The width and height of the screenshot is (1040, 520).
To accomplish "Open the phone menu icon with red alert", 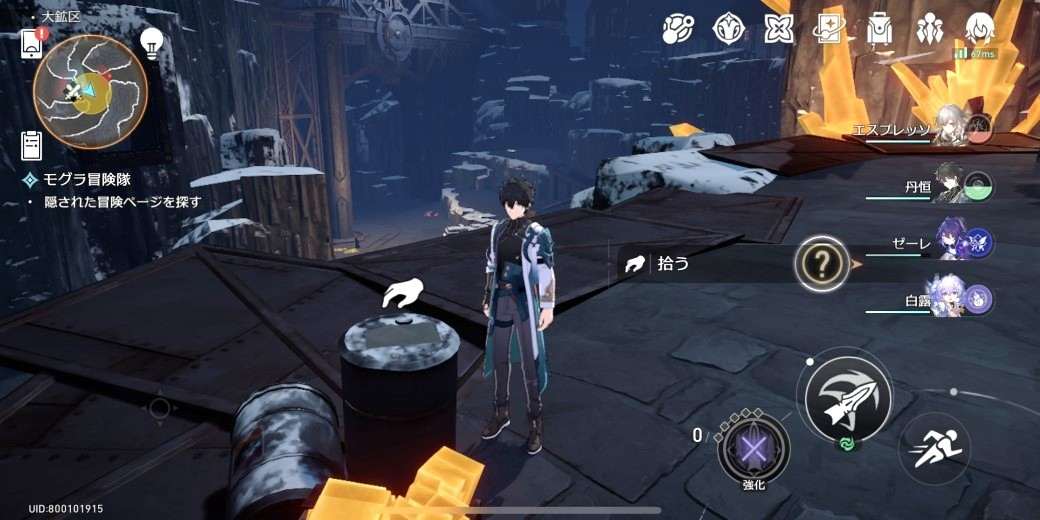I will tap(32, 43).
